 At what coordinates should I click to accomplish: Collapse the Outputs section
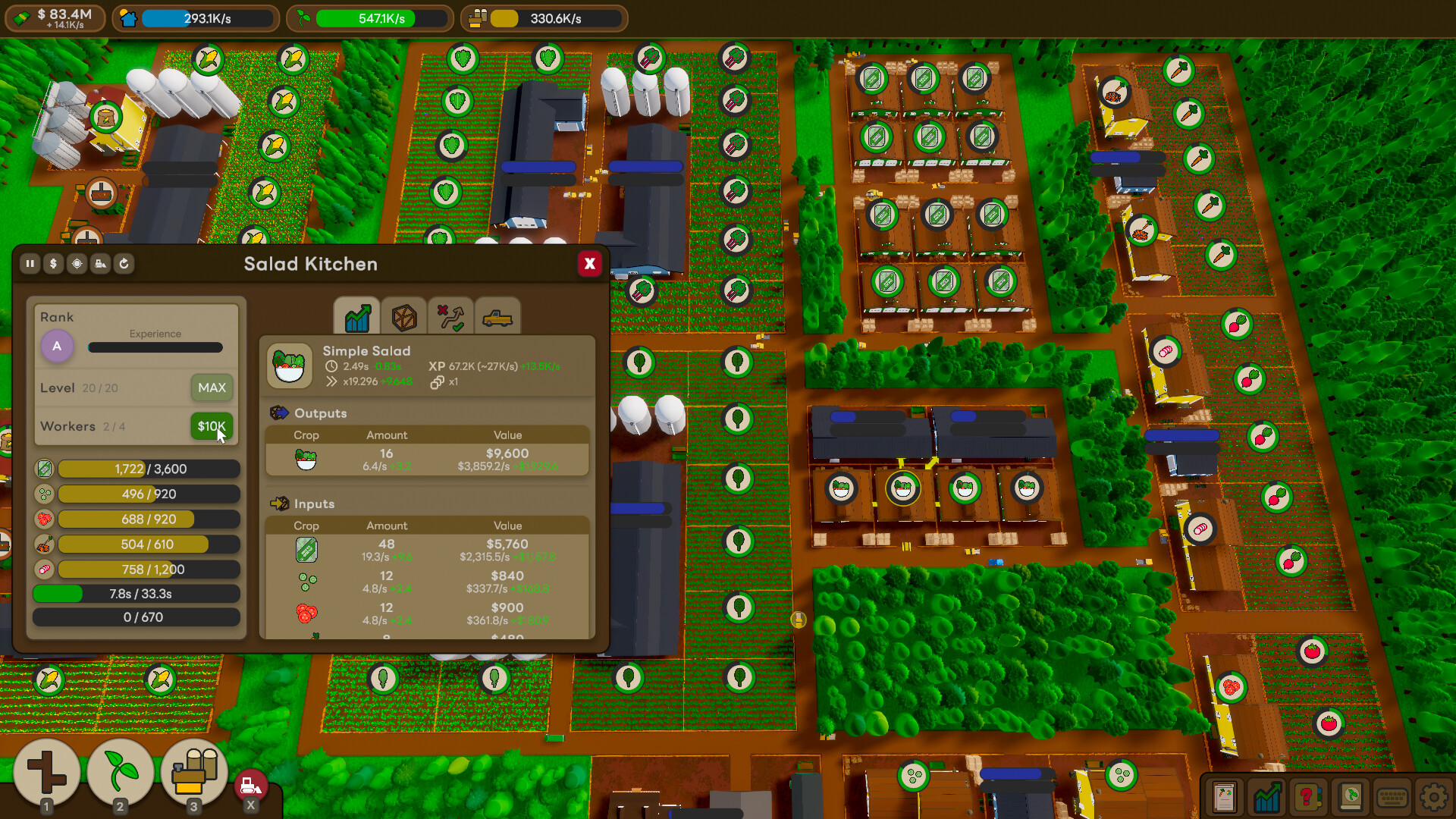click(x=320, y=413)
